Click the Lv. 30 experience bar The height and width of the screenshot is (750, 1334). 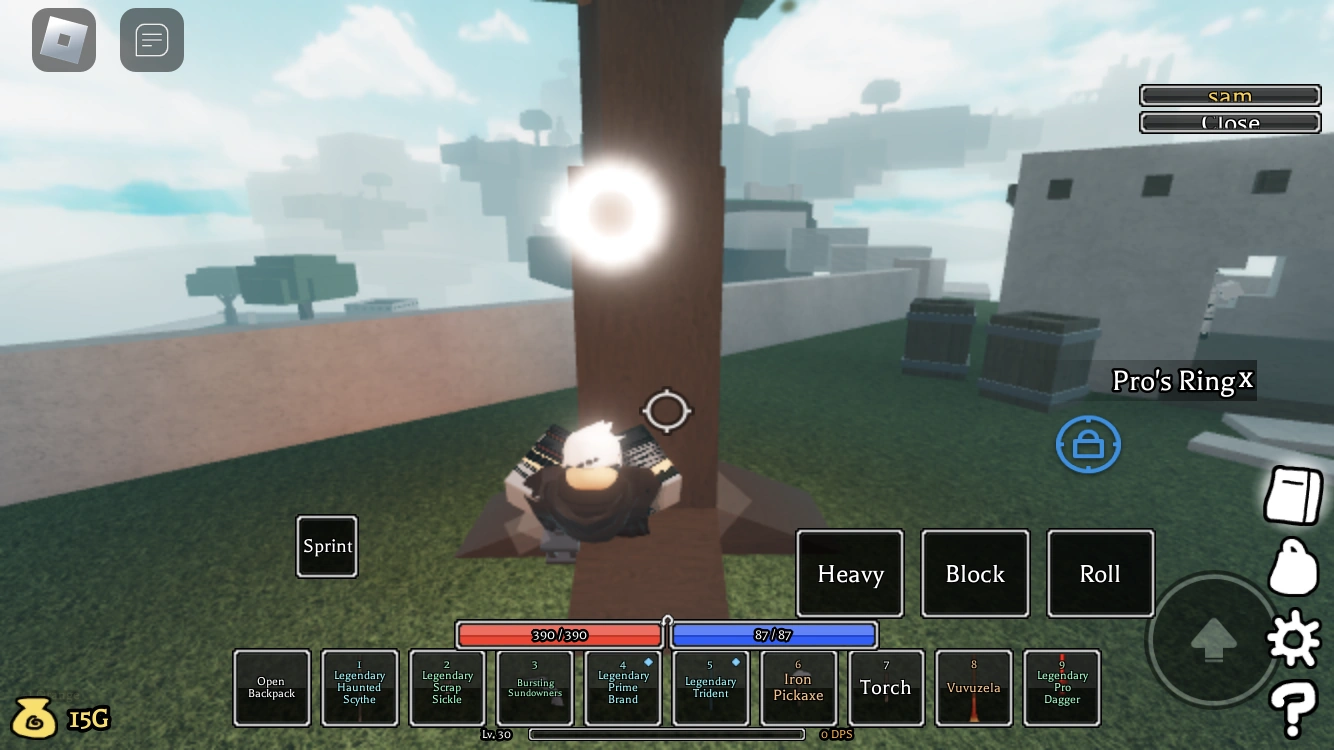tap(667, 733)
